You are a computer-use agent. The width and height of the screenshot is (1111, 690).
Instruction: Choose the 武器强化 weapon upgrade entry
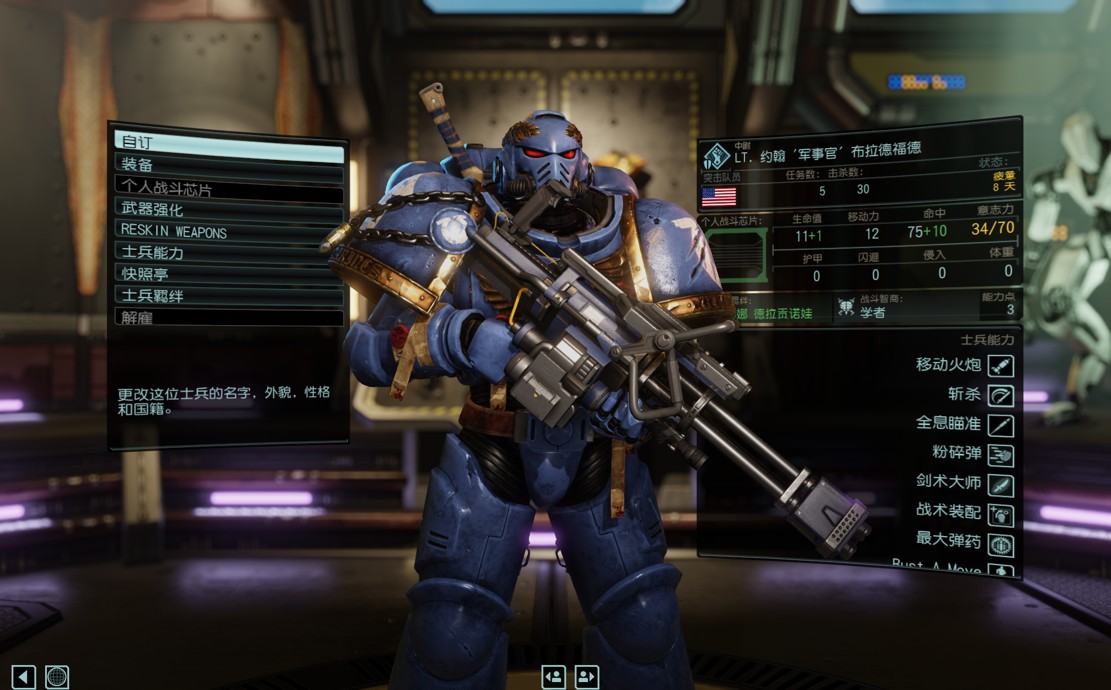coord(229,209)
